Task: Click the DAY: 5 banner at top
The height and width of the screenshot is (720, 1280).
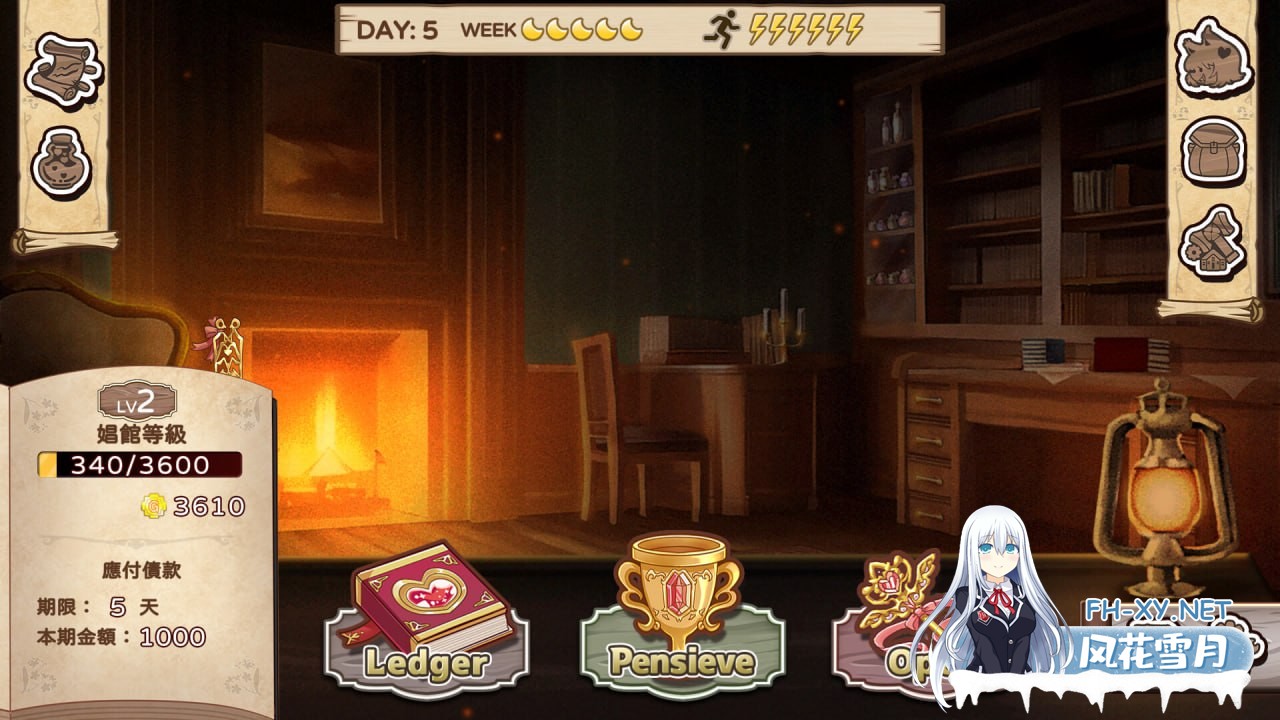Action: pos(400,28)
